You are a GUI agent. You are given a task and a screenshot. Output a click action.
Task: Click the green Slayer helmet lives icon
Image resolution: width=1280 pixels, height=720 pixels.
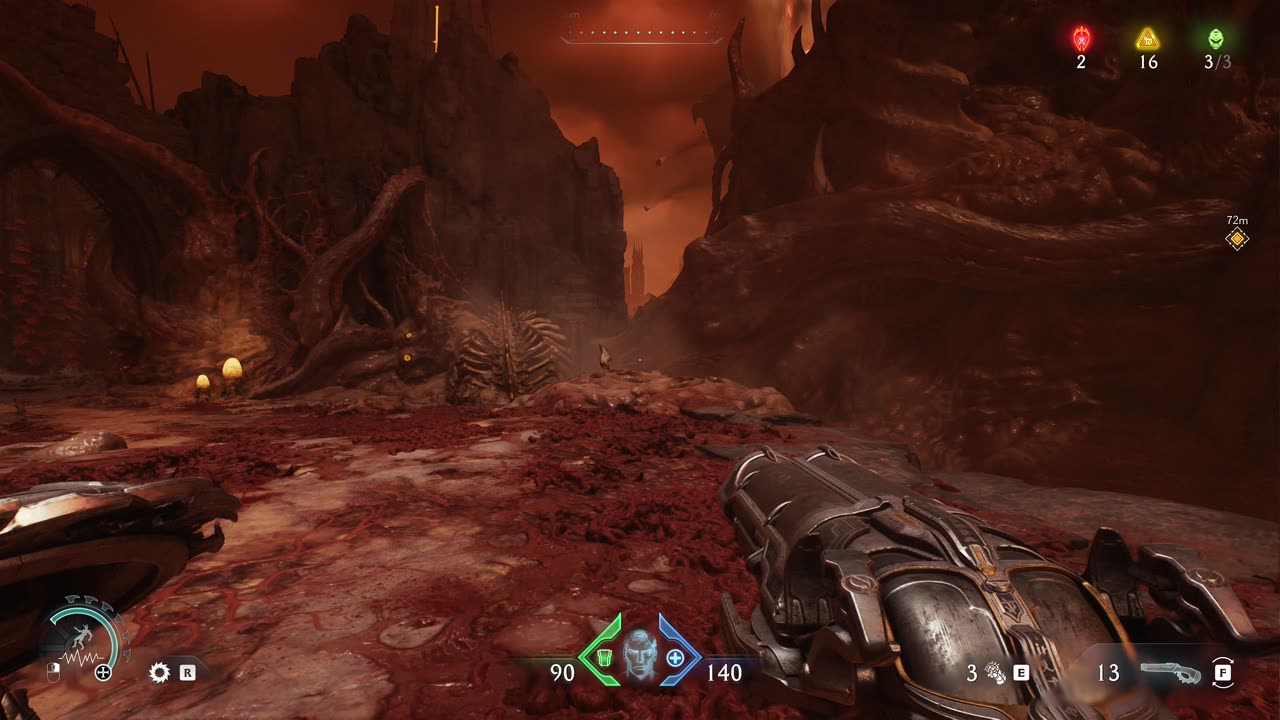[x=1215, y=39]
